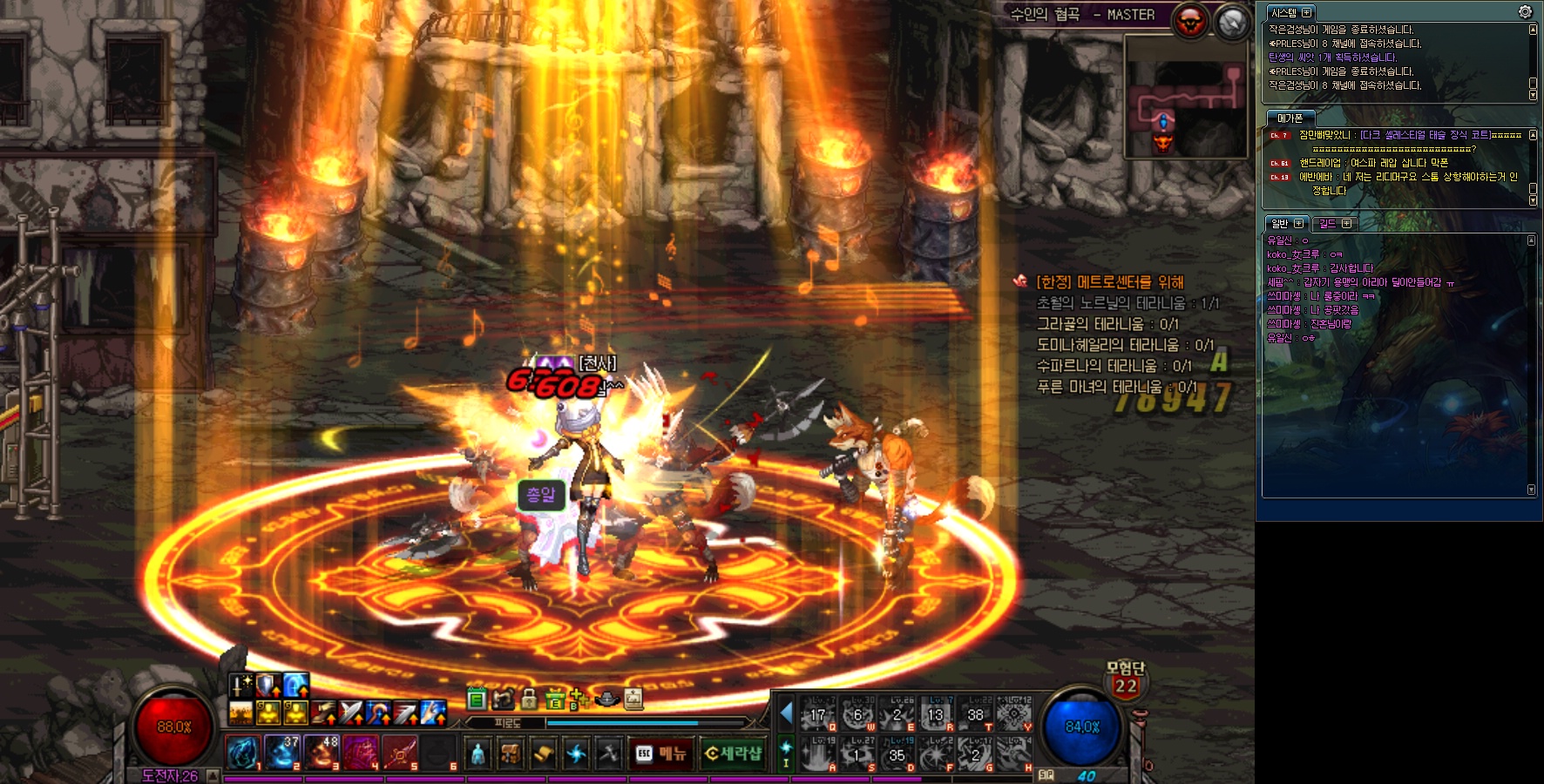Click the blue arrow beside the skill bar
The image size is (1544, 784).
[786, 713]
